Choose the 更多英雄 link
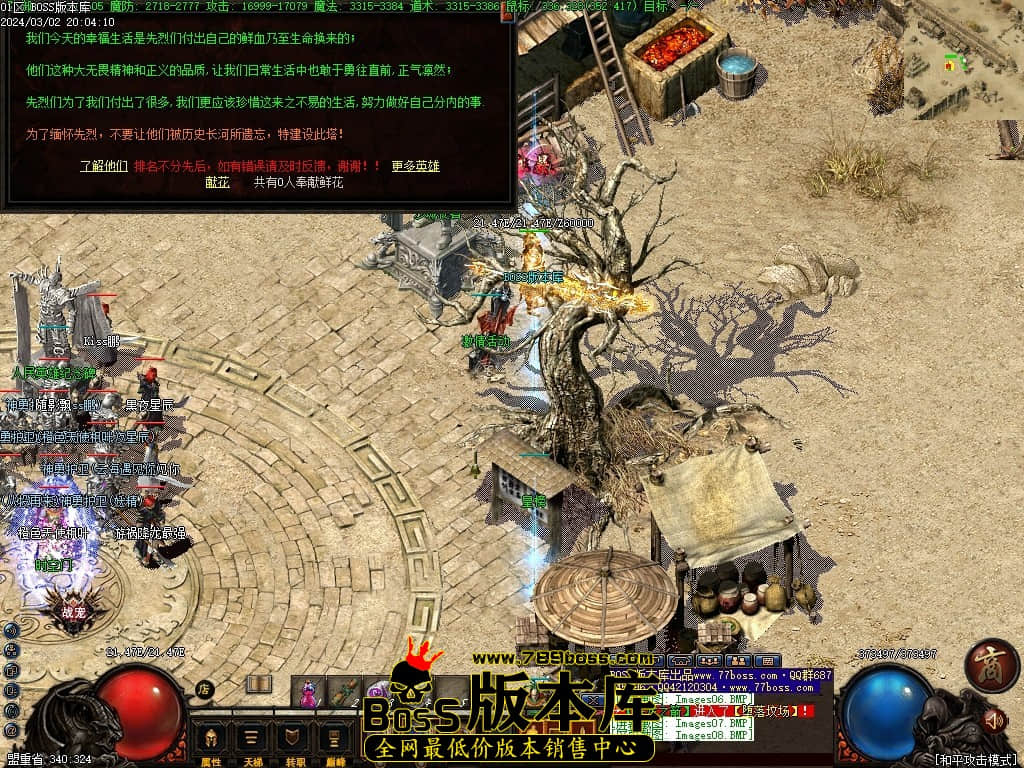 pos(415,166)
